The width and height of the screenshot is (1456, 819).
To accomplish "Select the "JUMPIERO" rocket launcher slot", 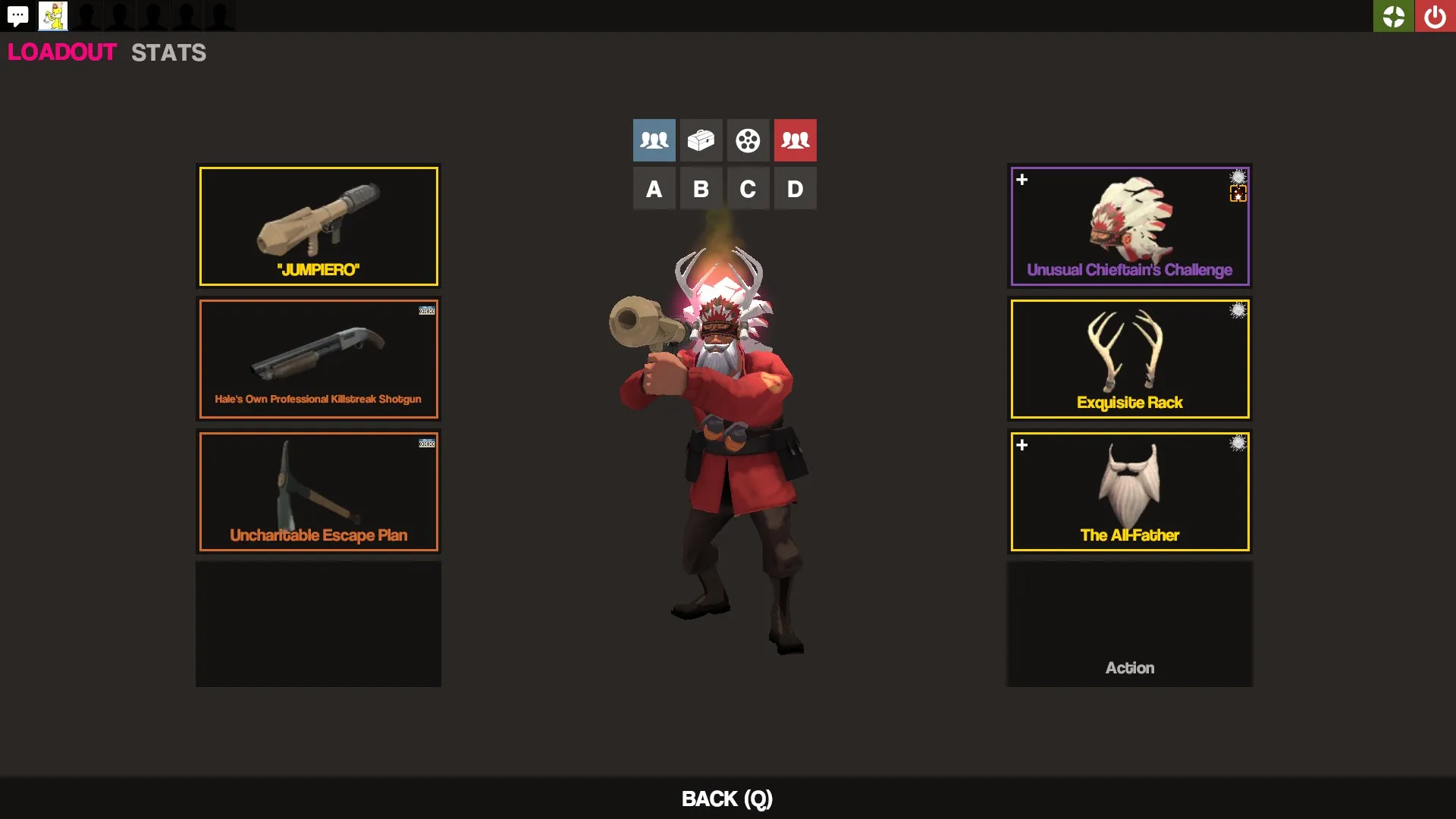I will pyautogui.click(x=318, y=226).
